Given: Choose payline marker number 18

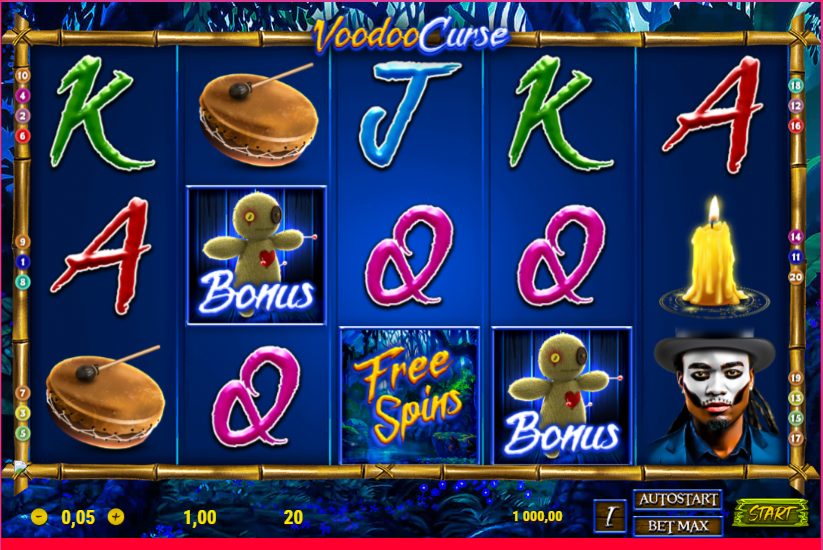Looking at the screenshot, I should tap(796, 85).
